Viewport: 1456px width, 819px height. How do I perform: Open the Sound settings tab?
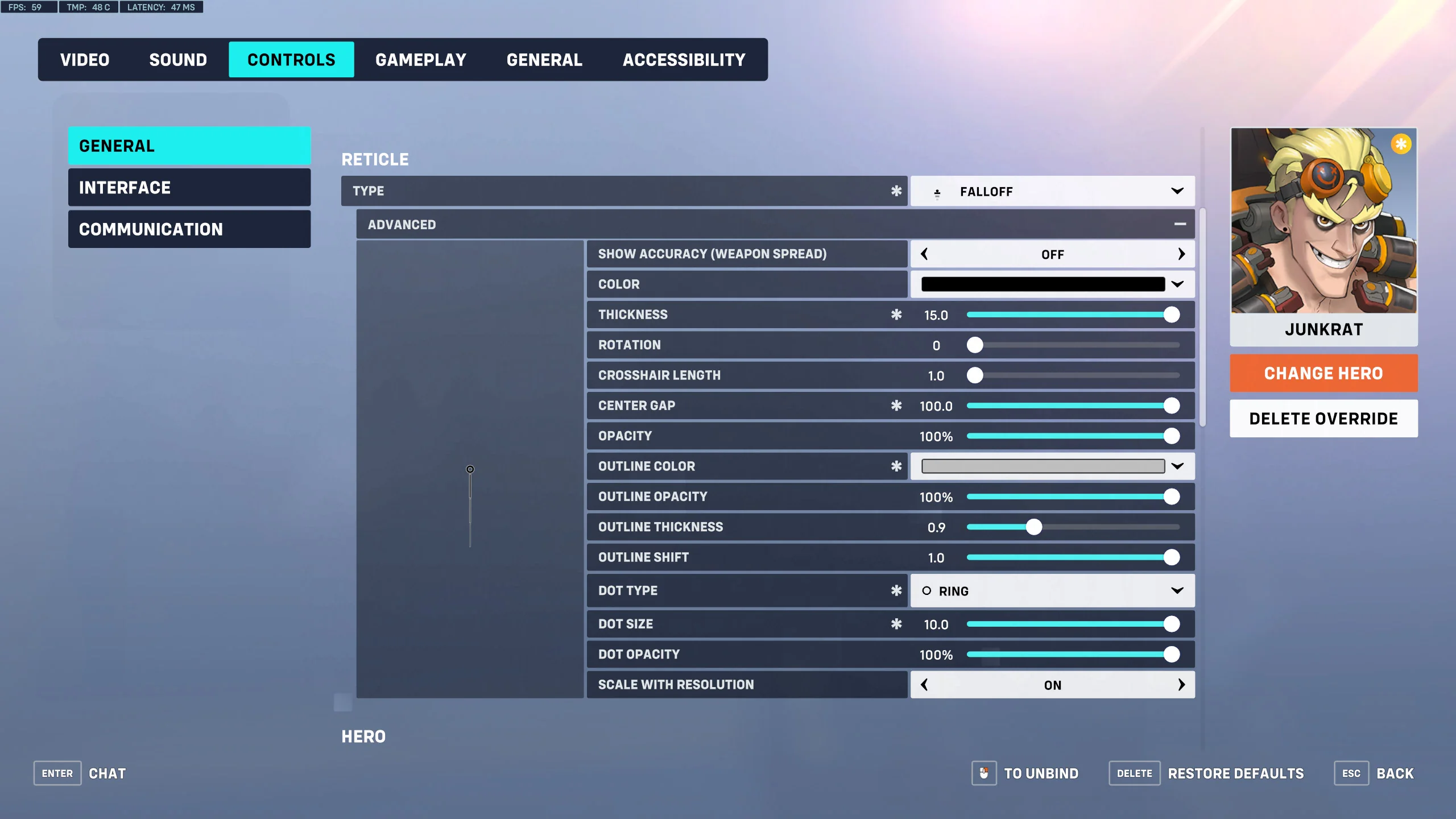[178, 60]
